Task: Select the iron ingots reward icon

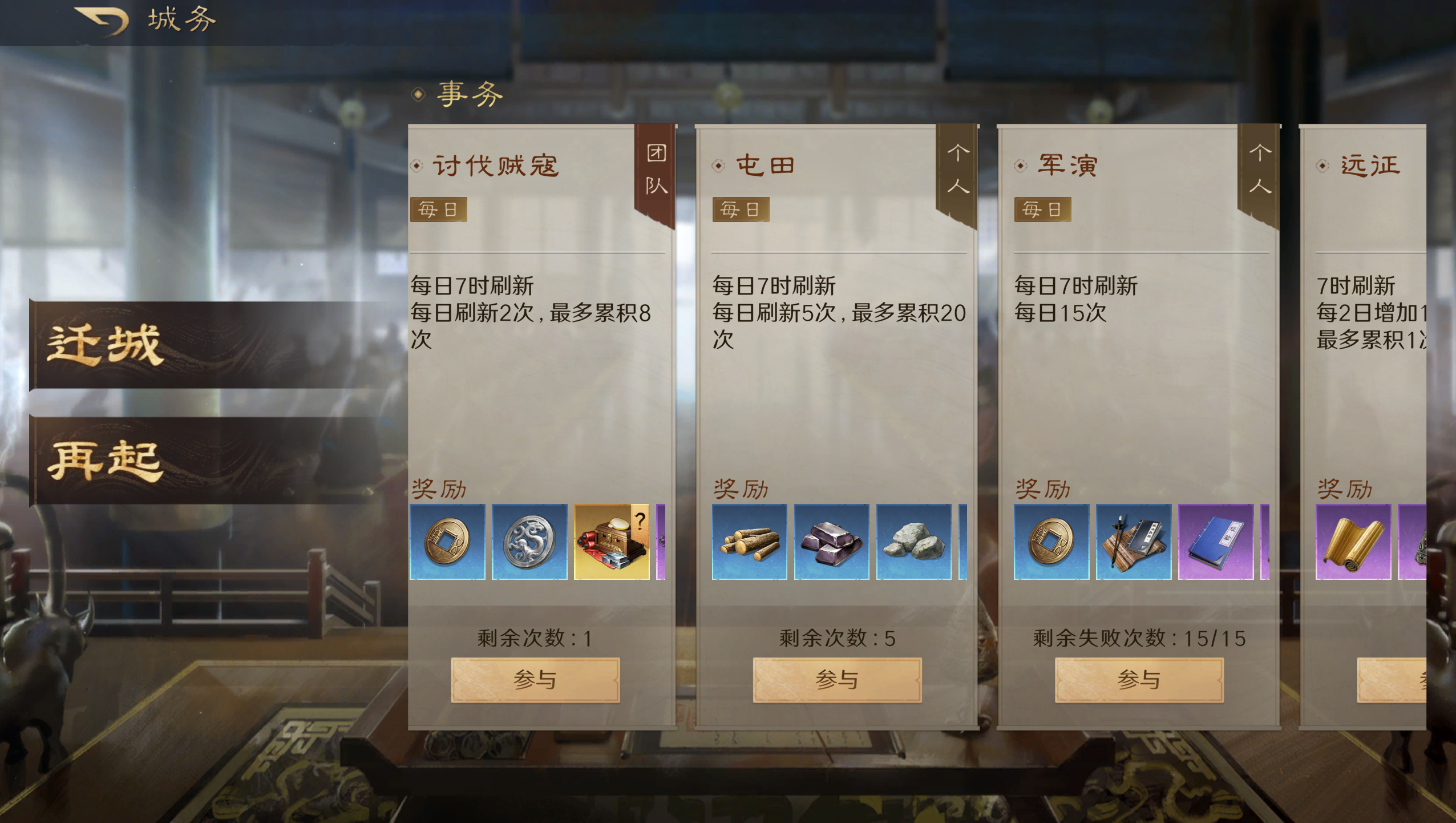Action: coord(832,541)
